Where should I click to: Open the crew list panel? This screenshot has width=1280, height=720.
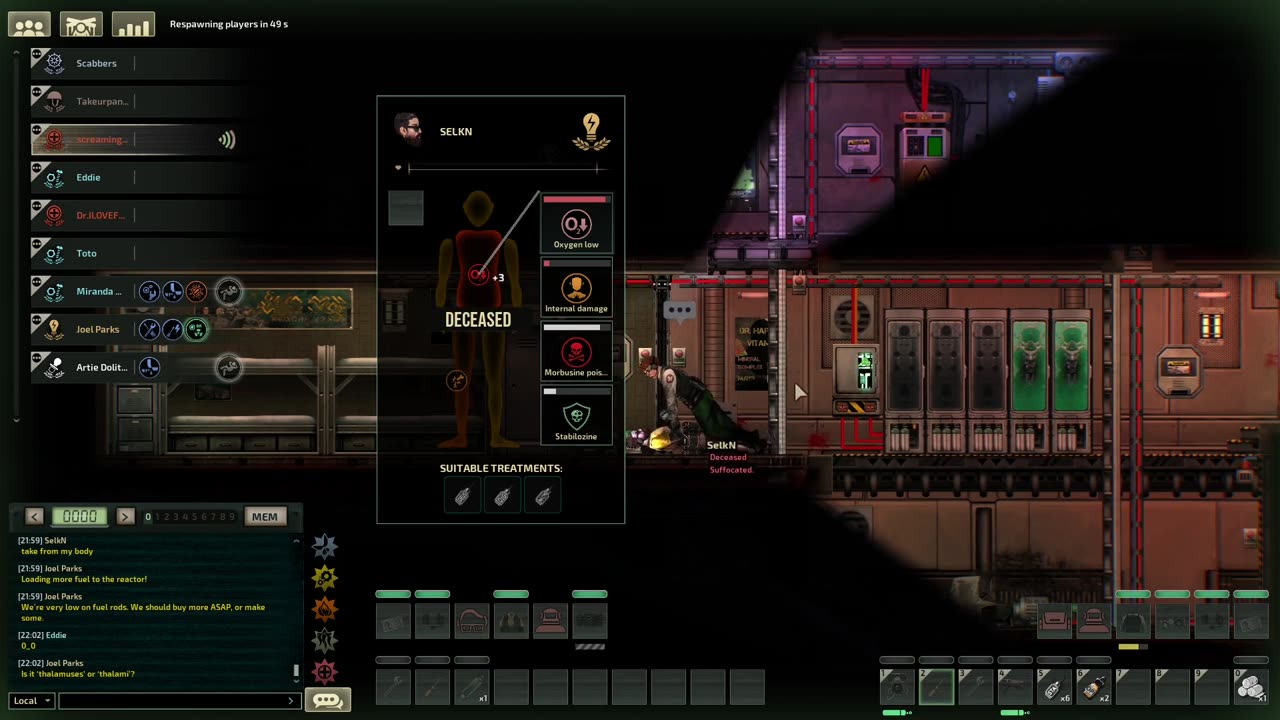coord(29,25)
